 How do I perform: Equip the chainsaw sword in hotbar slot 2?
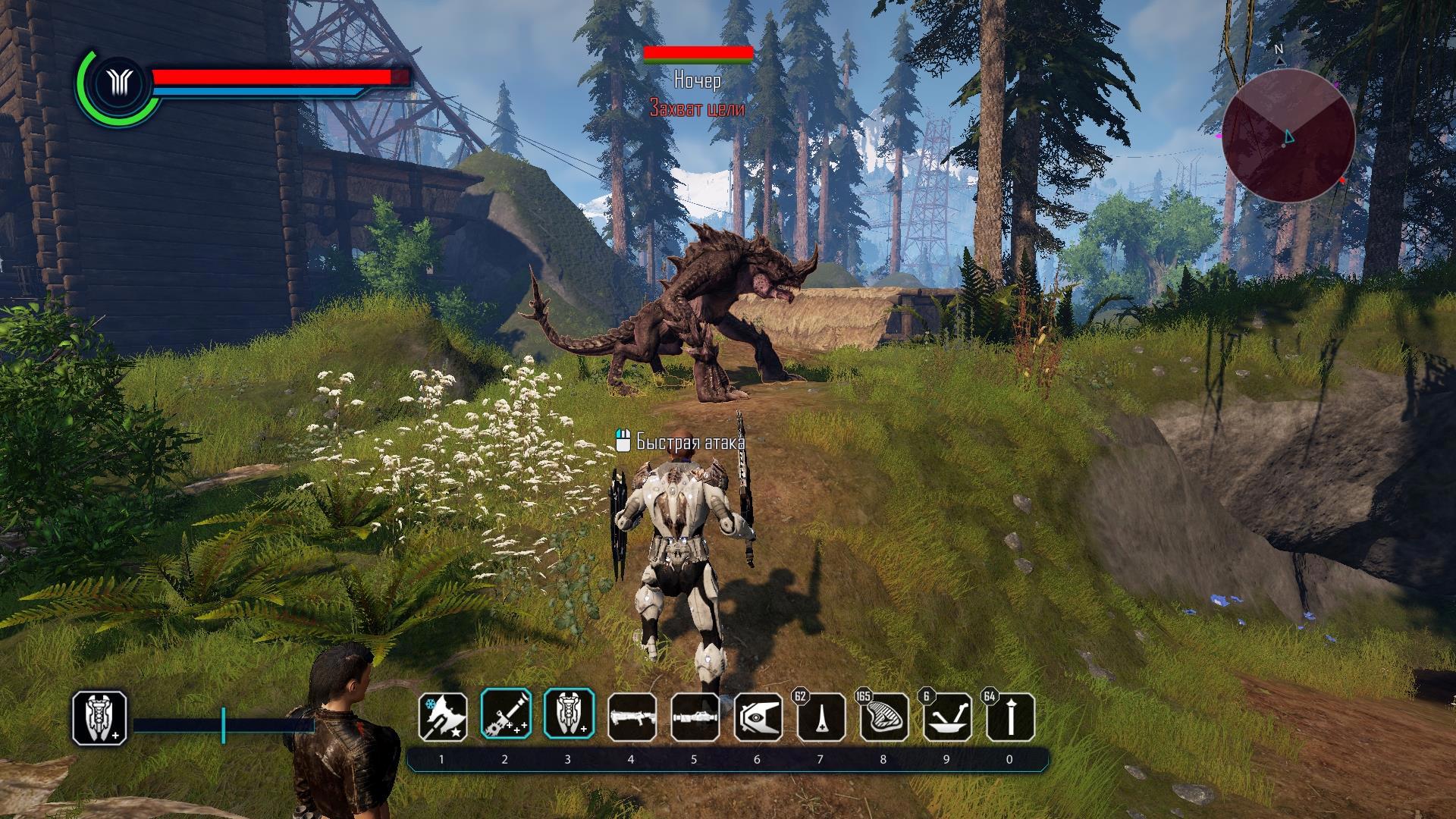505,717
